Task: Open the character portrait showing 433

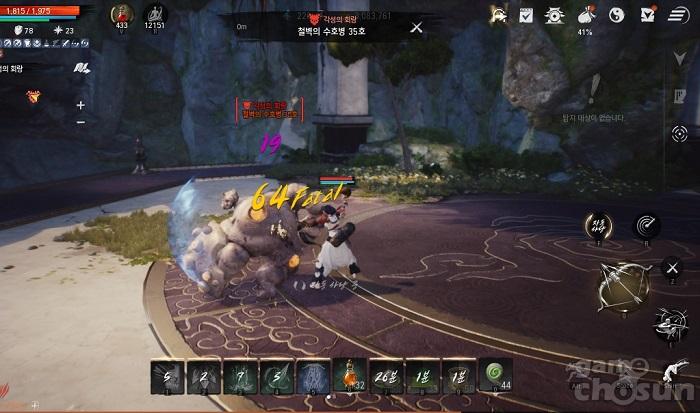Action: point(122,16)
